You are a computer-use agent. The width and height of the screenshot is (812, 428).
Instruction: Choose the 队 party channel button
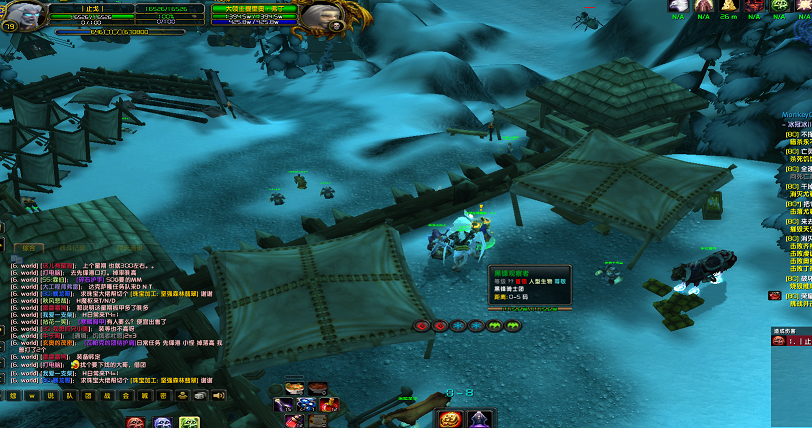click(x=69, y=396)
